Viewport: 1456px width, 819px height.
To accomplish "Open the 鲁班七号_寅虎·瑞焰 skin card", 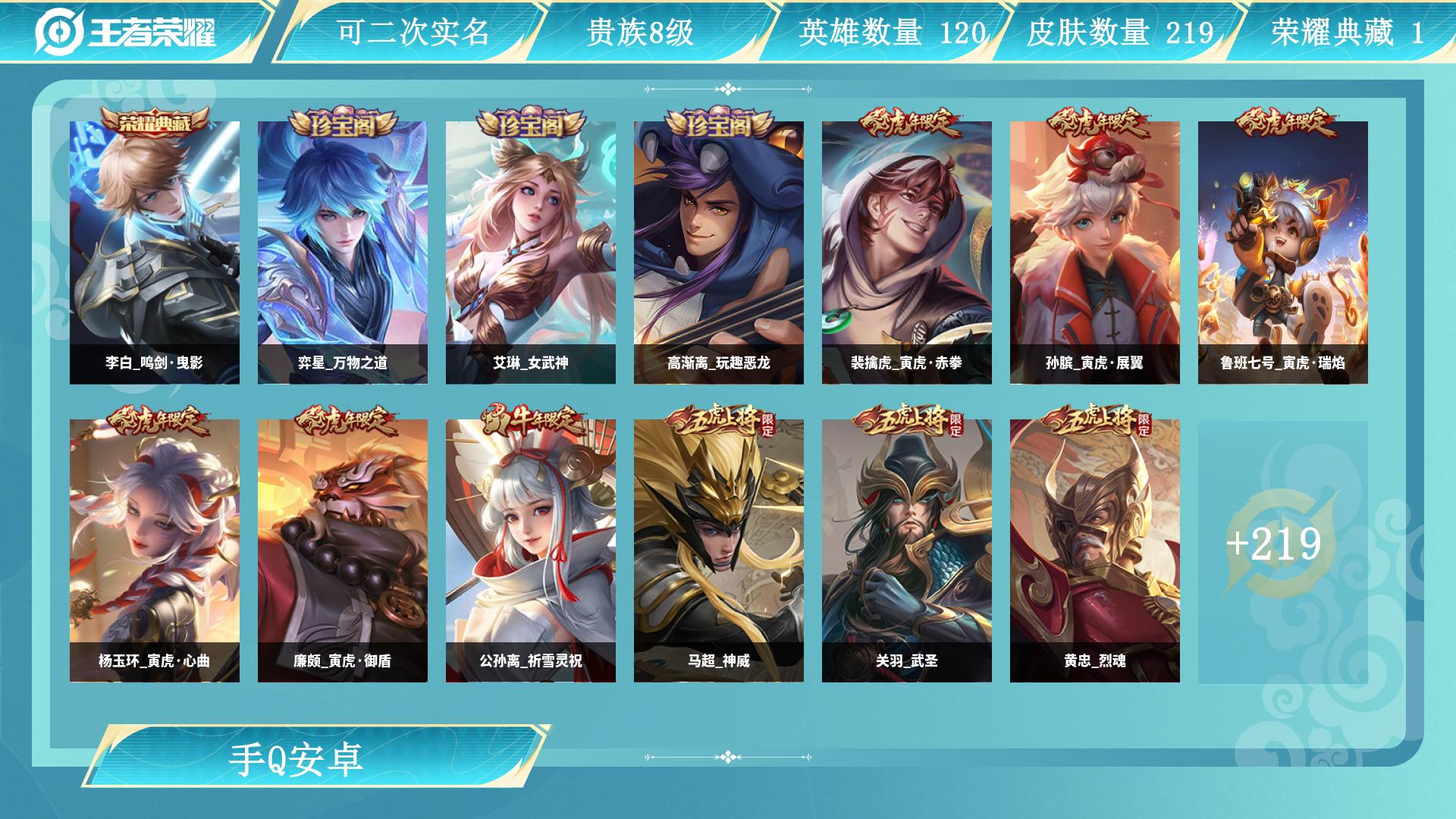I will pos(1283,253).
